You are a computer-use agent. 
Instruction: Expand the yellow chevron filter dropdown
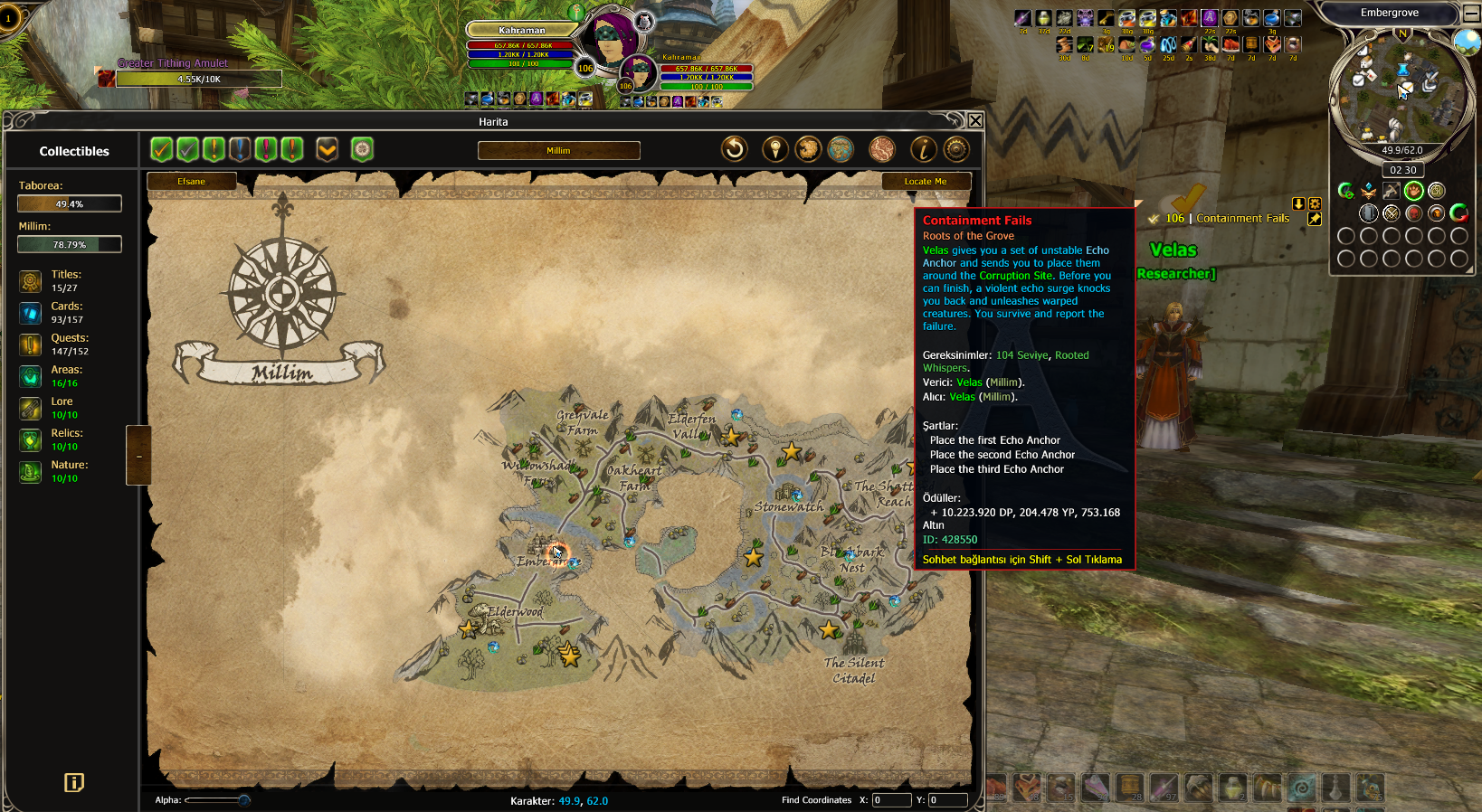tap(327, 149)
